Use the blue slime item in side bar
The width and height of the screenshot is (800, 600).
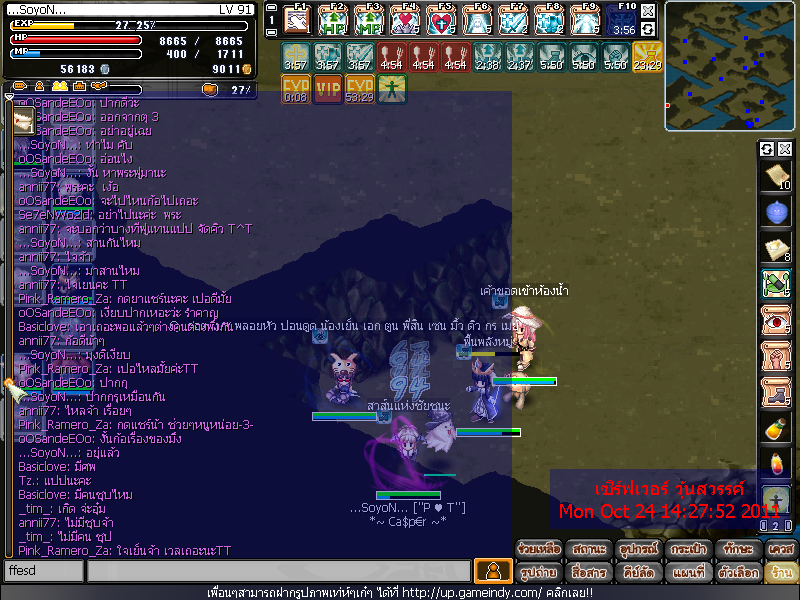click(776, 212)
